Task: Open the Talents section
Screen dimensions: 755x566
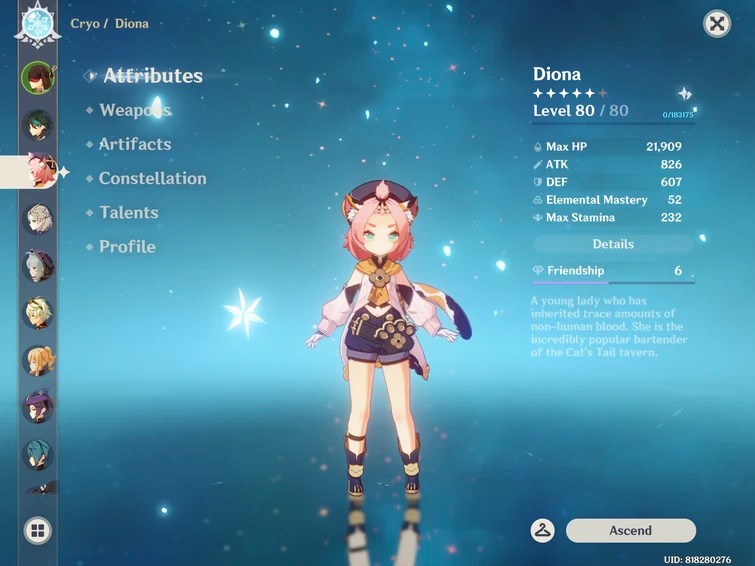Action: (128, 212)
